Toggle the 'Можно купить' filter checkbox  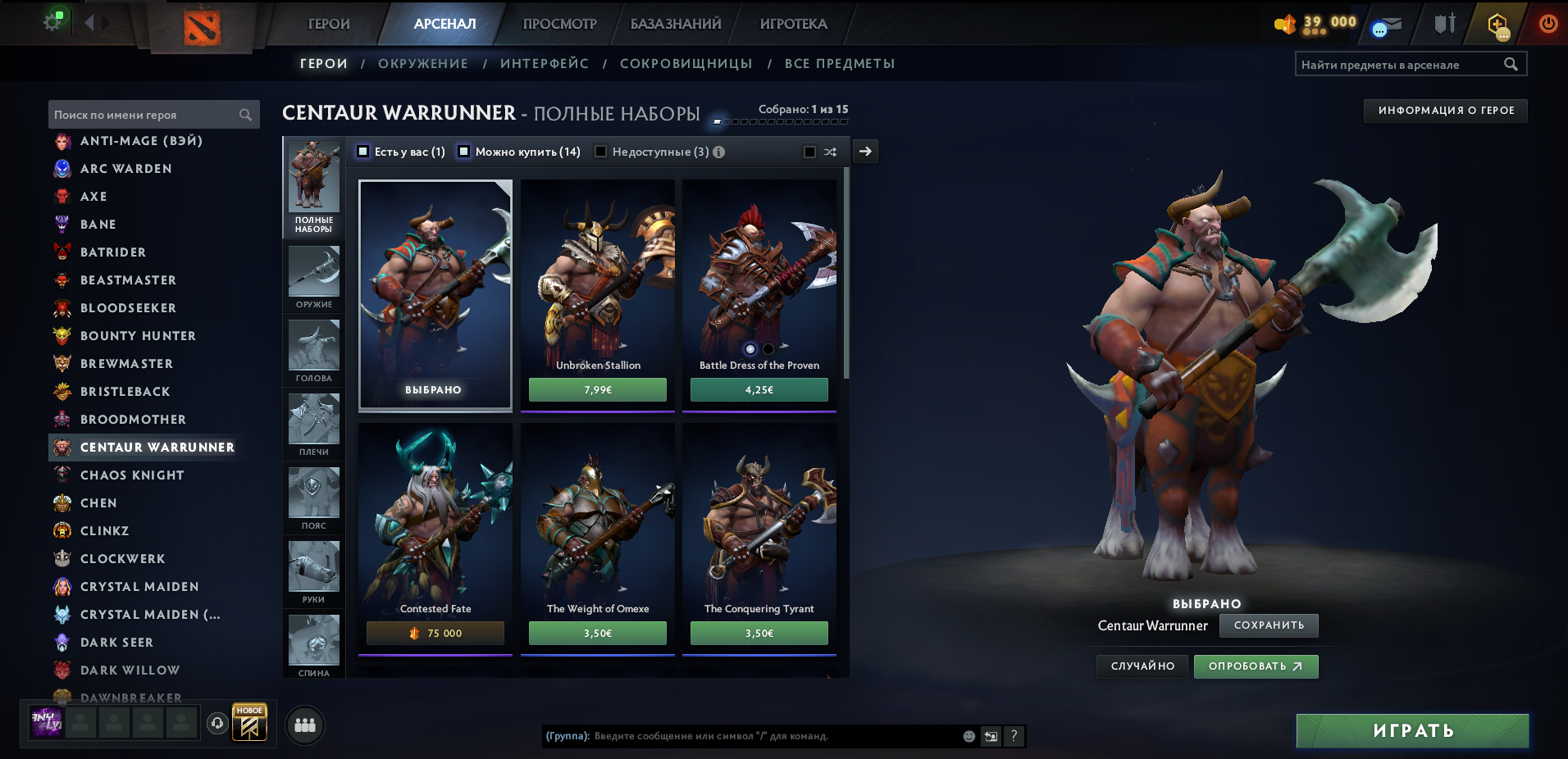464,152
